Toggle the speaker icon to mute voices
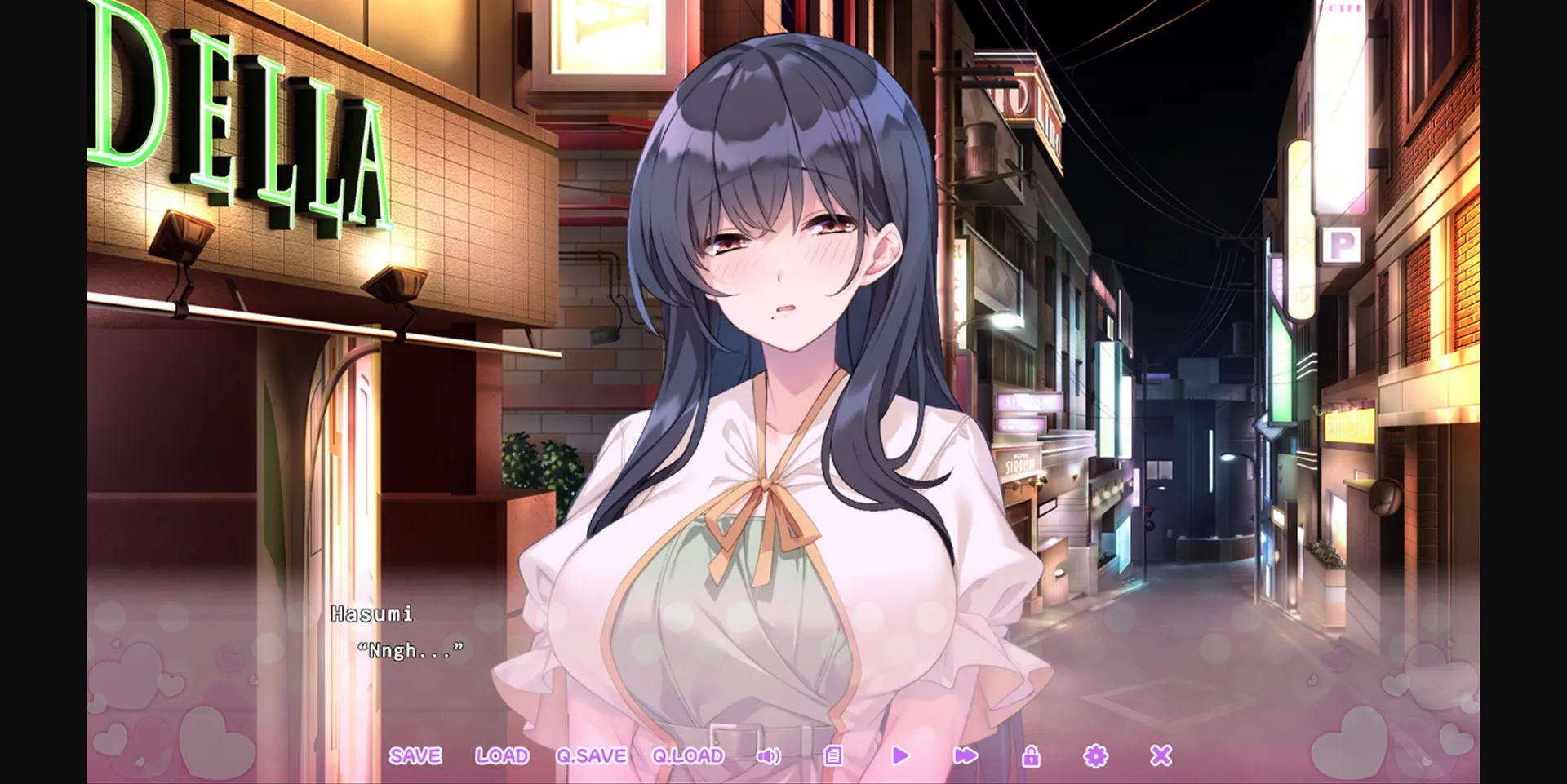This screenshot has width=1567, height=784. [768, 756]
